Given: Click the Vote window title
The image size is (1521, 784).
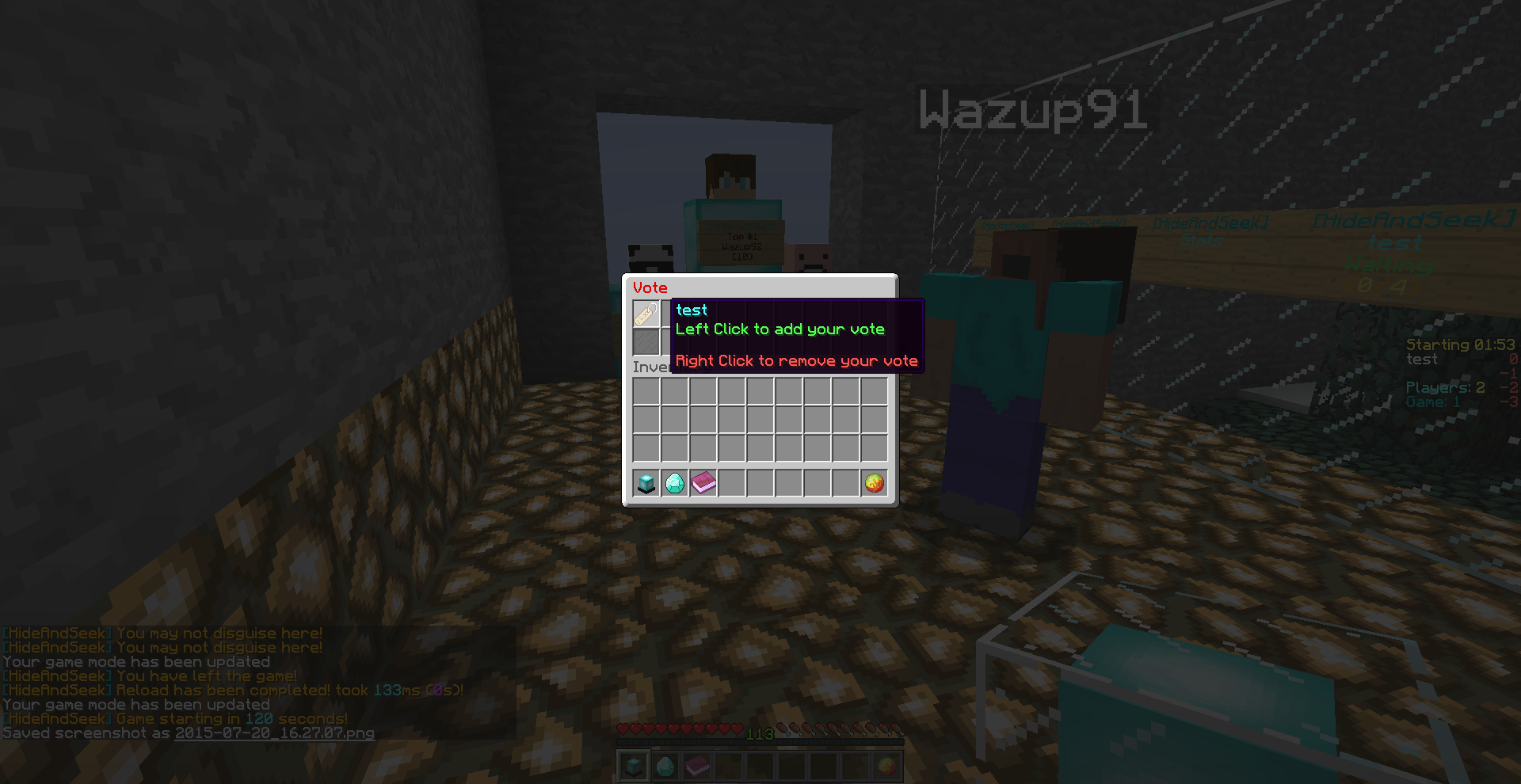Looking at the screenshot, I should point(650,287).
